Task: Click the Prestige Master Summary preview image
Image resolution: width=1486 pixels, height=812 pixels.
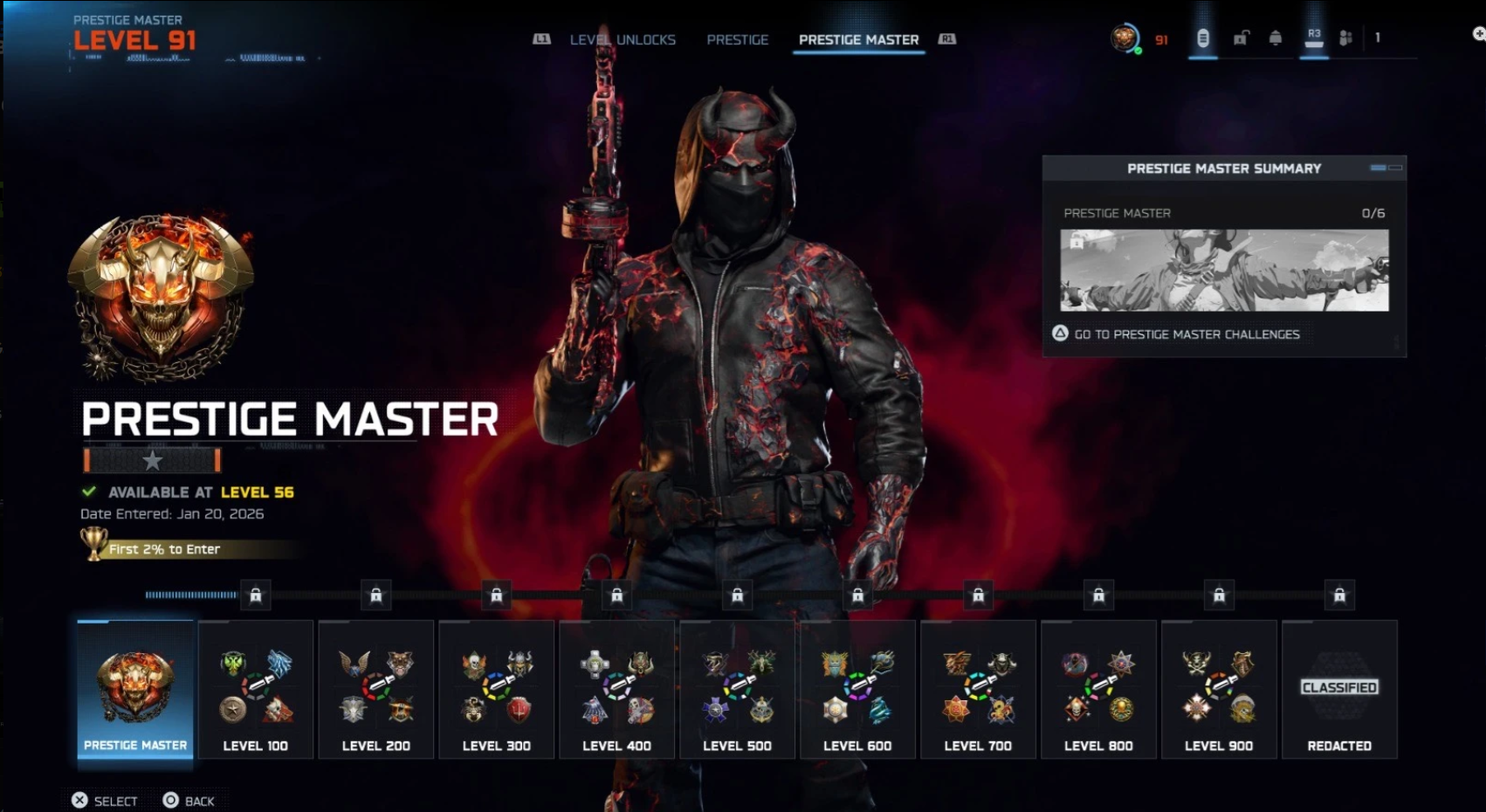Action: pyautogui.click(x=1222, y=272)
